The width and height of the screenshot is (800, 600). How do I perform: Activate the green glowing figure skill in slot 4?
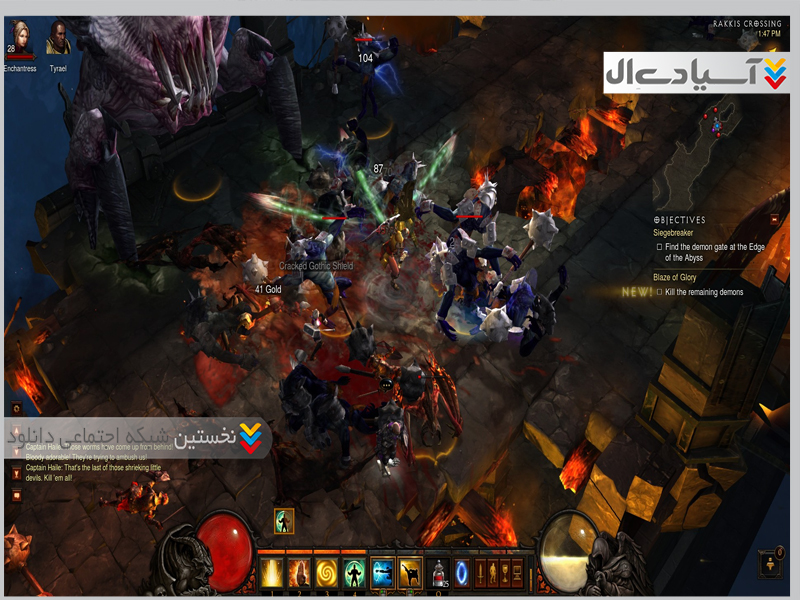[353, 571]
